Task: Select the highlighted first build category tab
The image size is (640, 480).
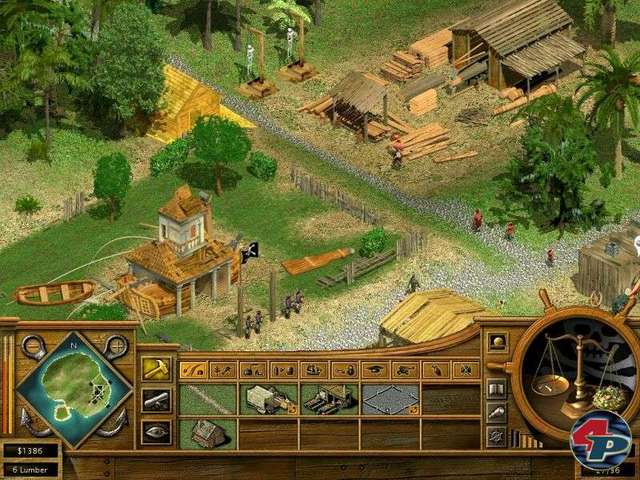Action: [x=195, y=370]
